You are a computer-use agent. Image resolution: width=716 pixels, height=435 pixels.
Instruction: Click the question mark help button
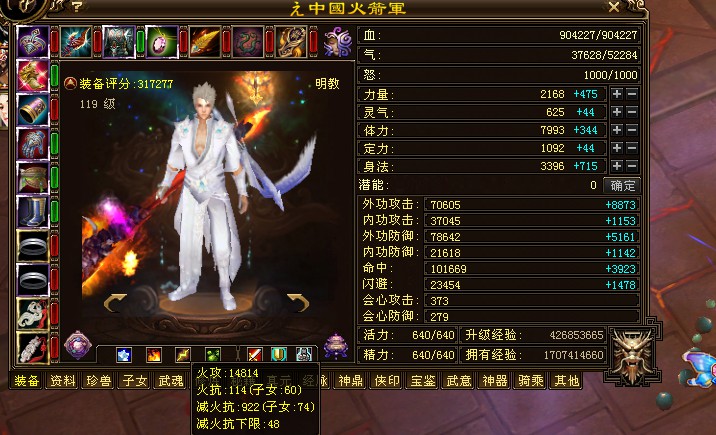[x=77, y=8]
